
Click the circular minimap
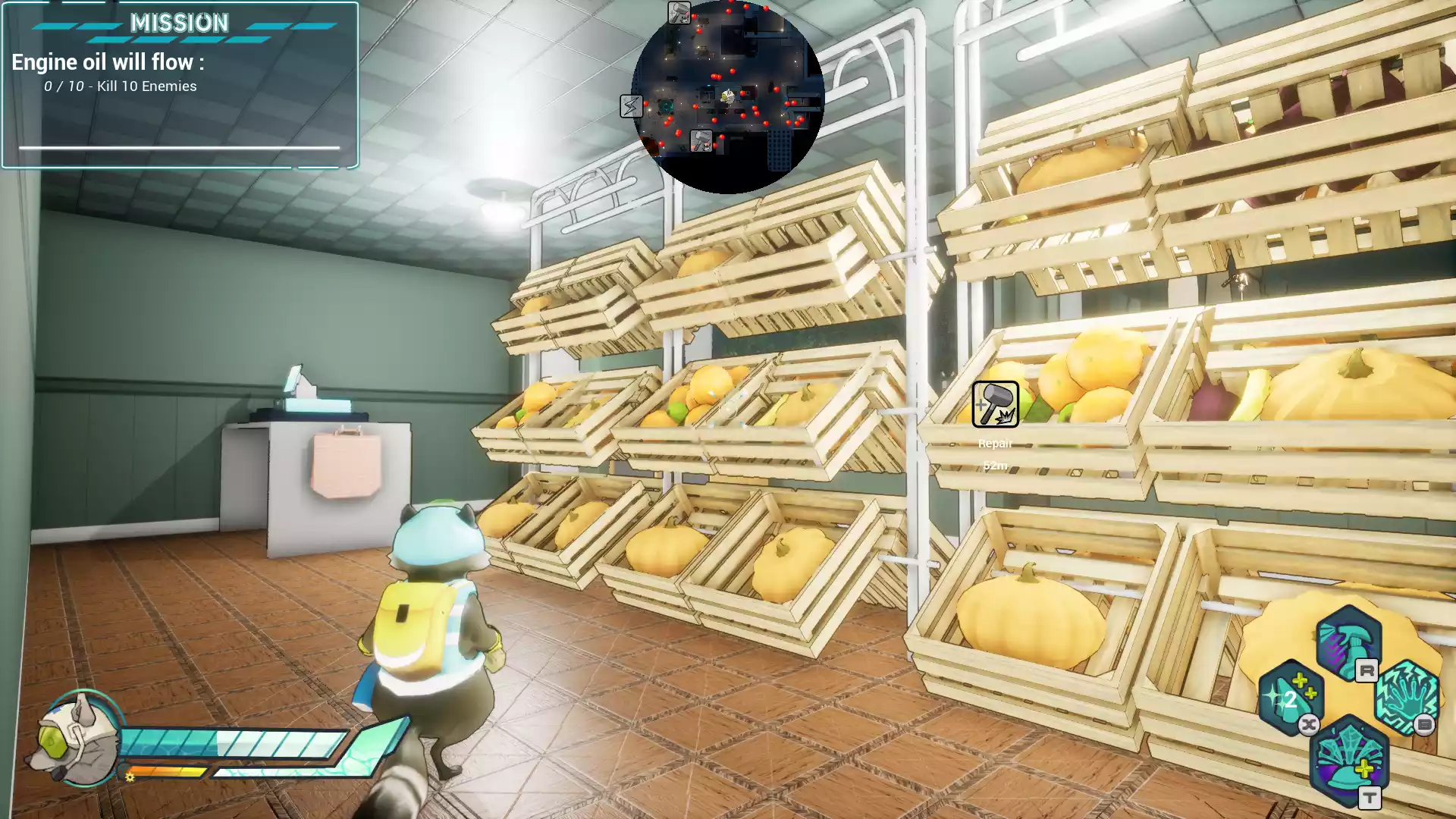pyautogui.click(x=728, y=96)
